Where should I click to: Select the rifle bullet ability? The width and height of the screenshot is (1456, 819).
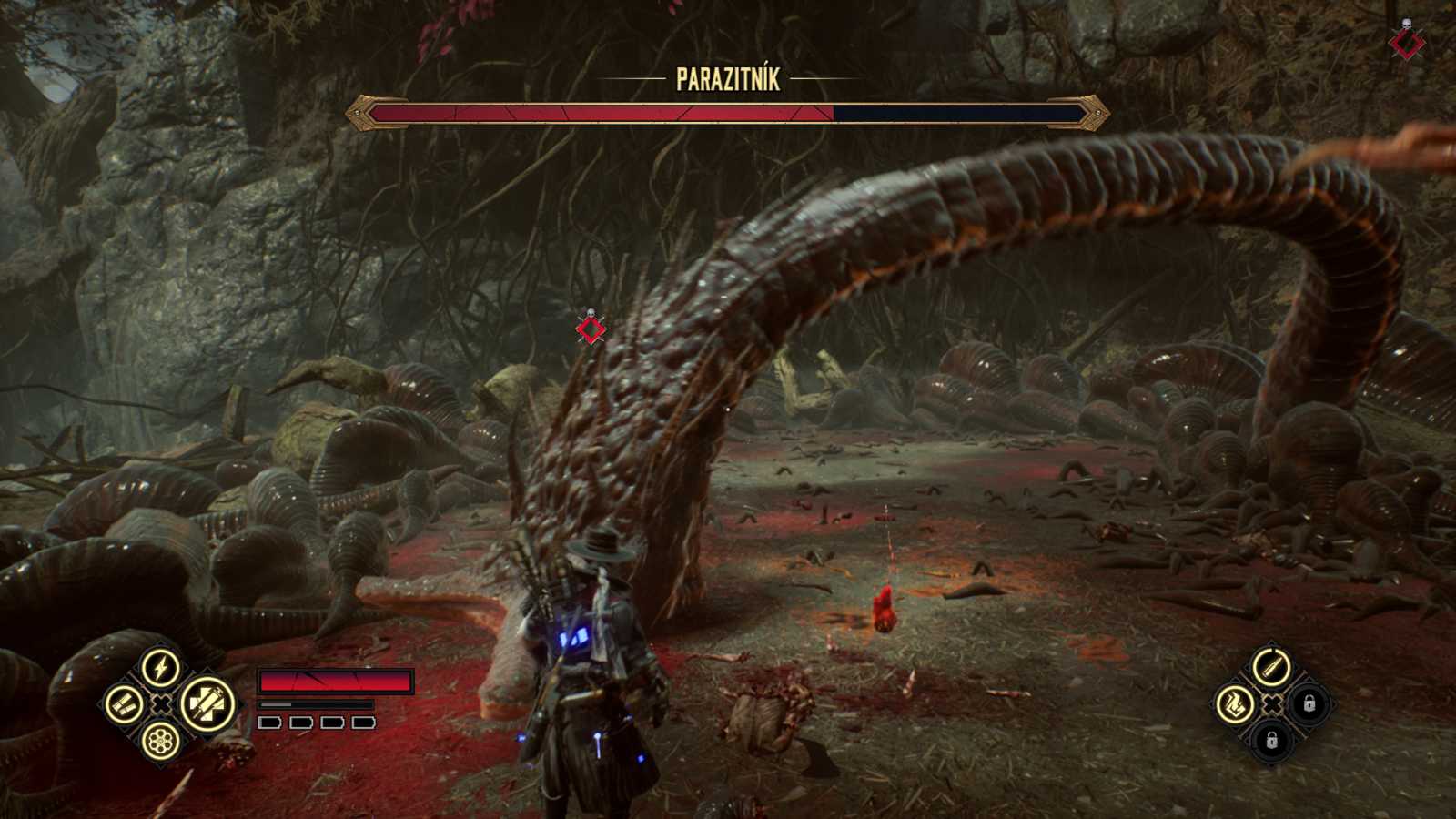point(1271,667)
